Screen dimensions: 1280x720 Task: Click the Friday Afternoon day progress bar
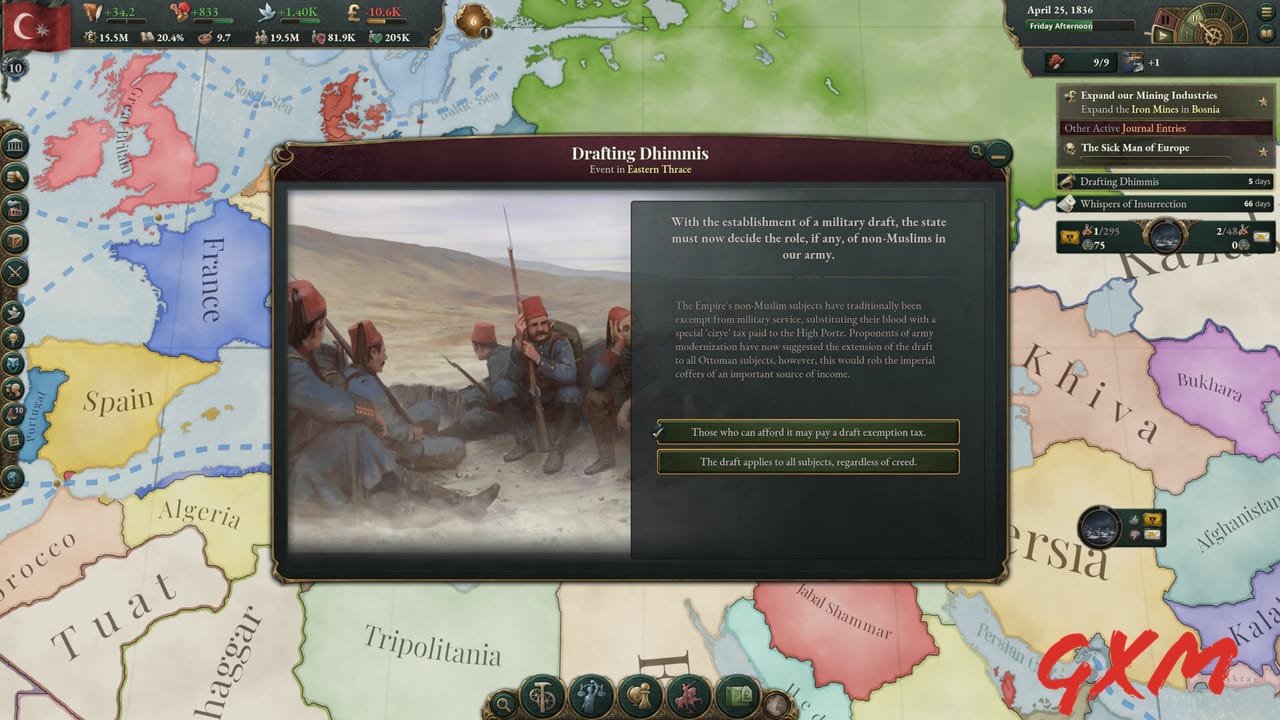point(1080,25)
